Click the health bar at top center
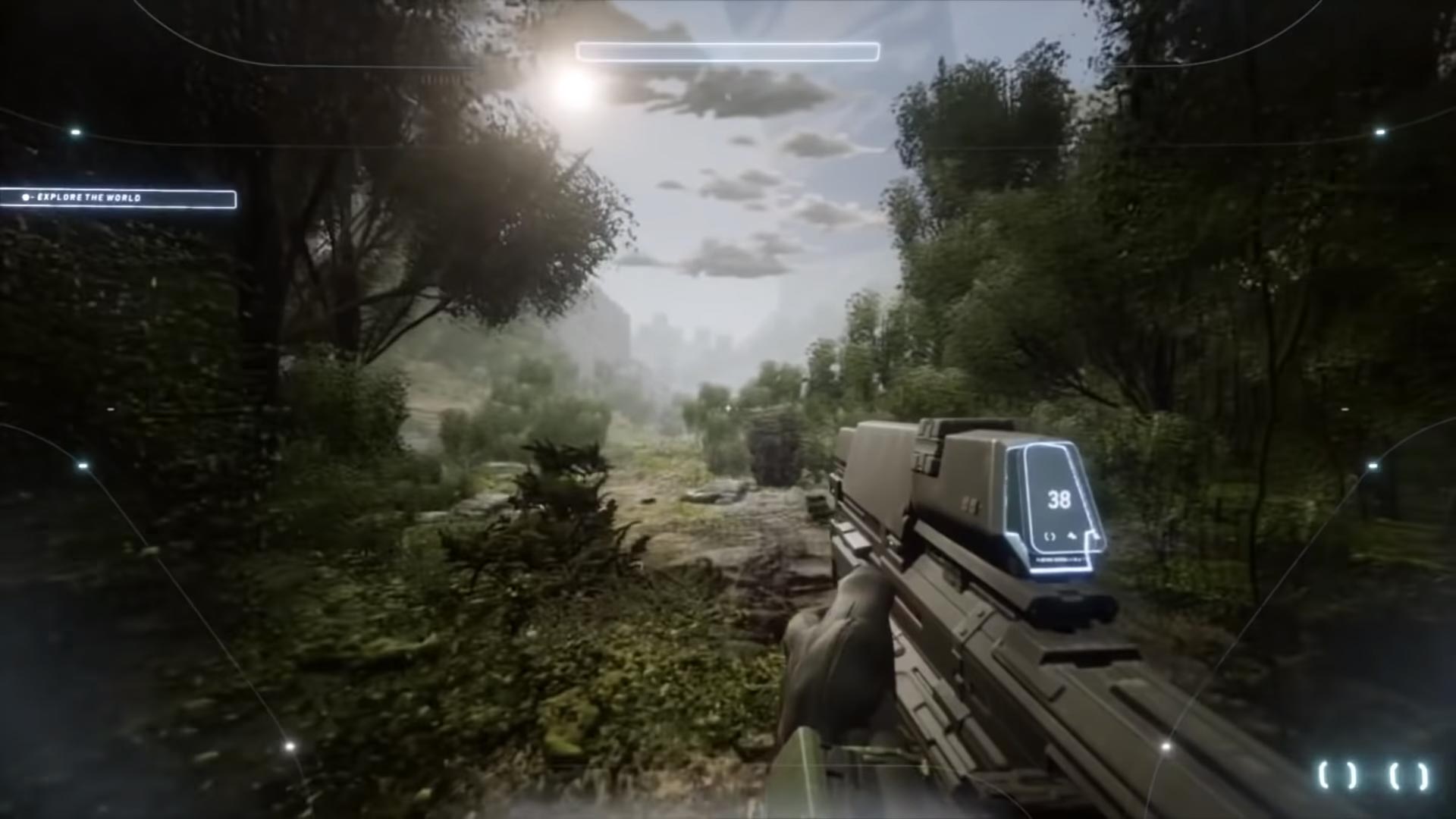1456x819 pixels. [726, 52]
